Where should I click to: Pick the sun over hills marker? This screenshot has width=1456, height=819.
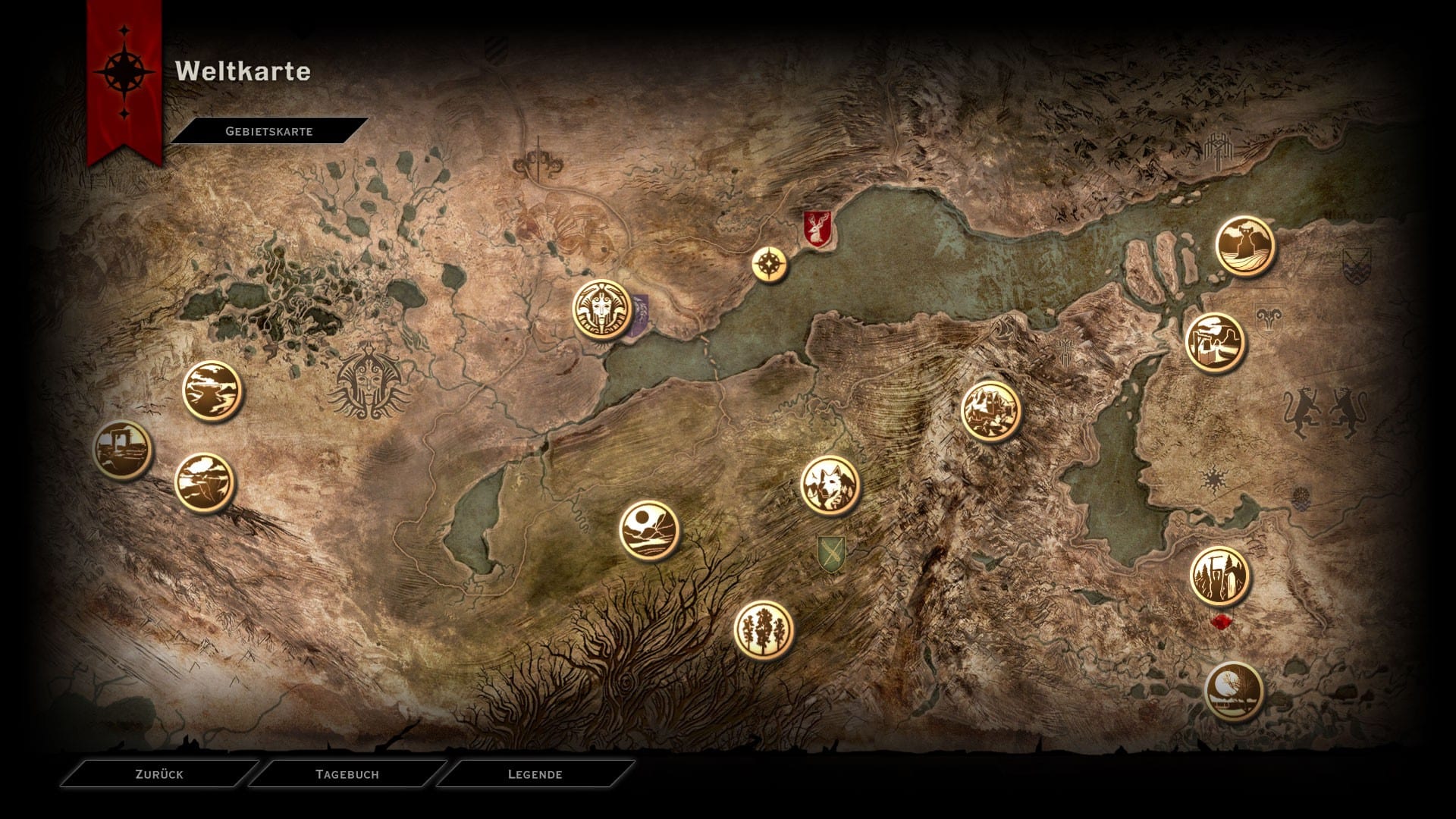pyautogui.click(x=648, y=530)
